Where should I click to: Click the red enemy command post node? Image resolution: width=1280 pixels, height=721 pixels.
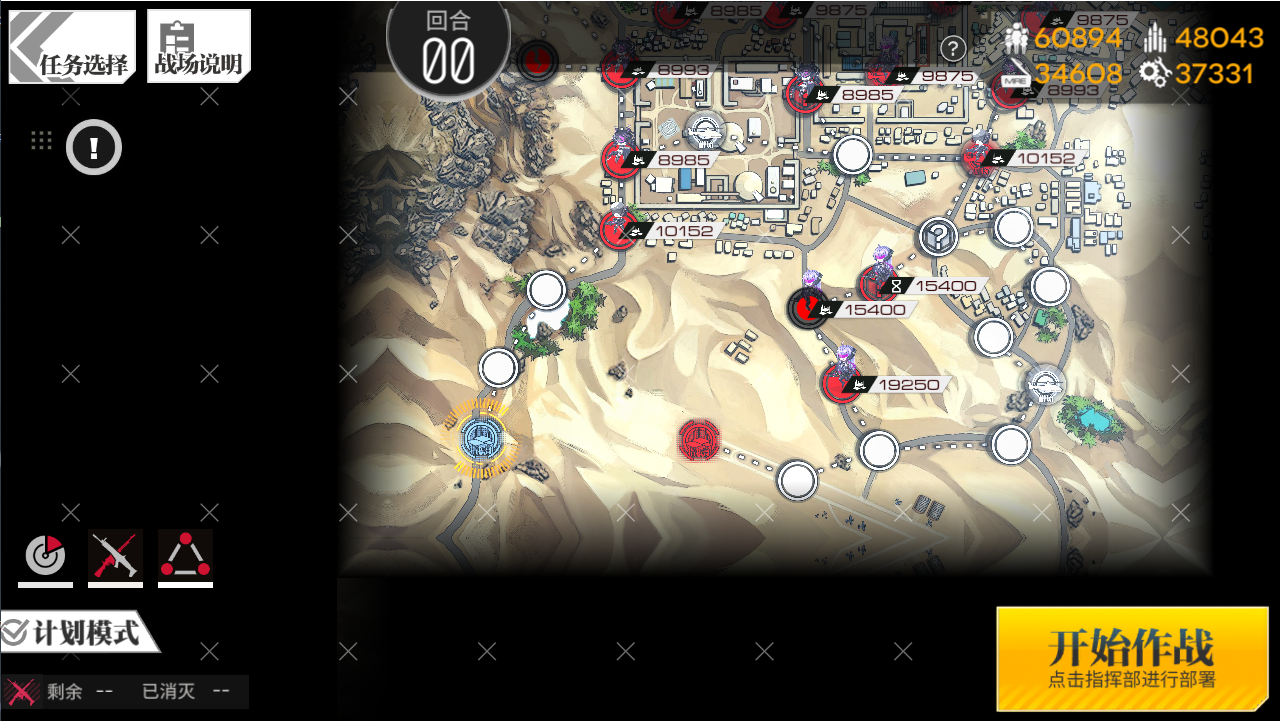coord(699,440)
